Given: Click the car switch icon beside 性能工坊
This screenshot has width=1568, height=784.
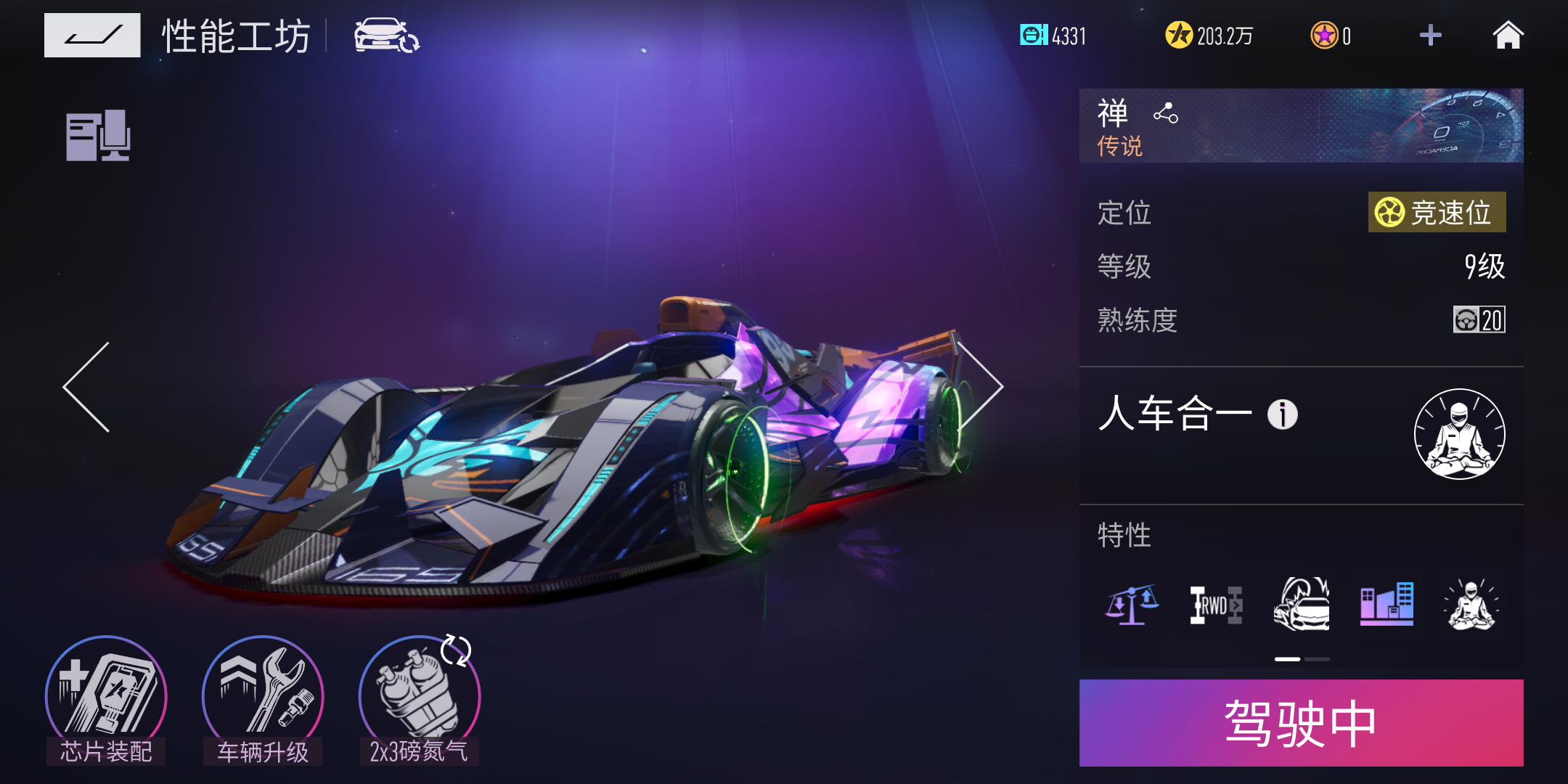Looking at the screenshot, I should point(380,34).
